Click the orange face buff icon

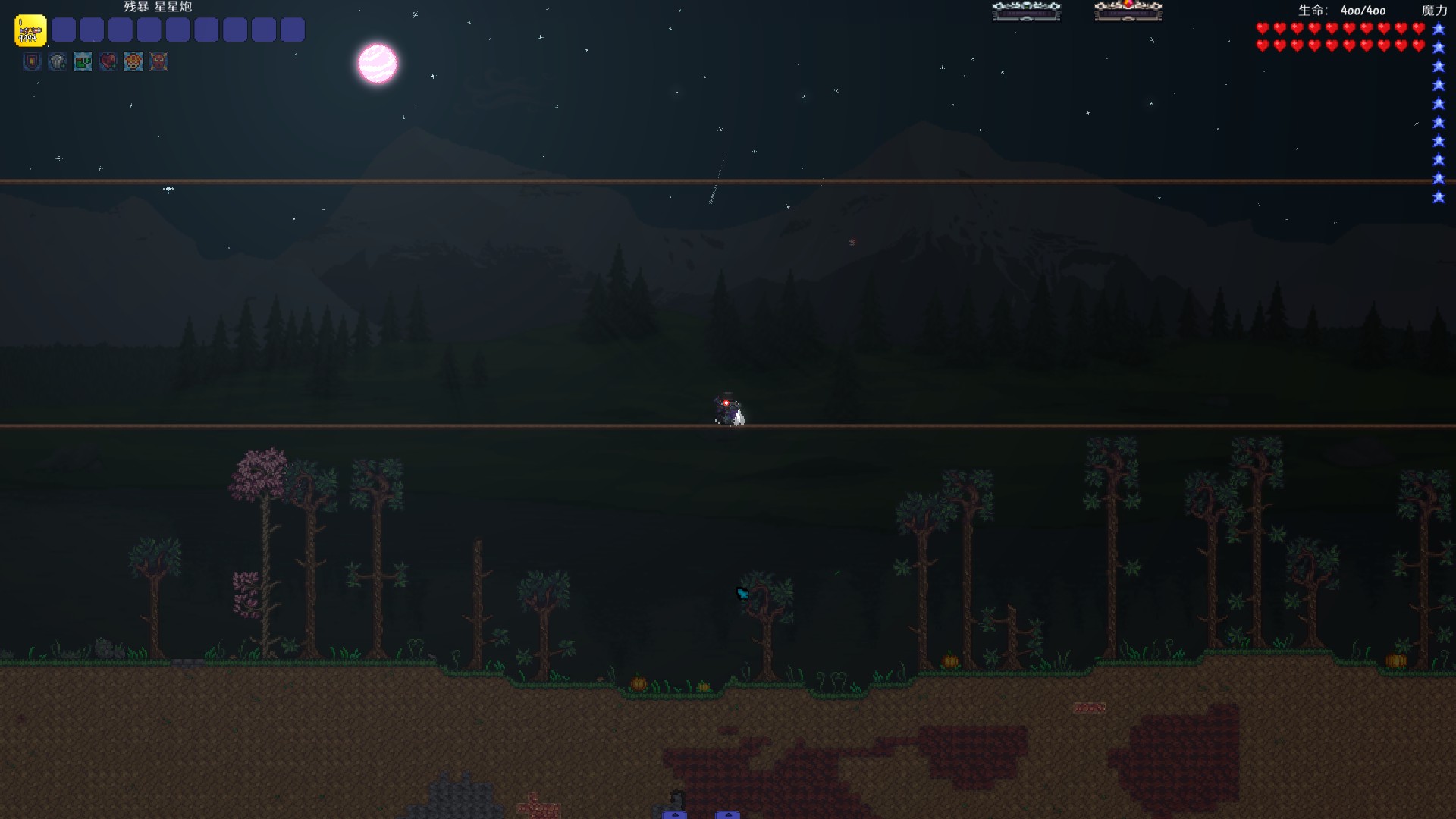pos(133,61)
